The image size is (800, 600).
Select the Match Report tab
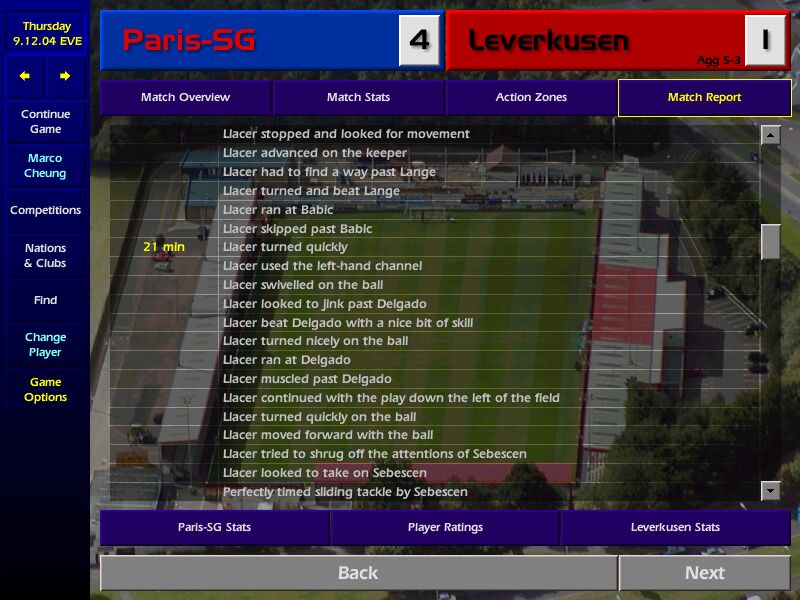click(704, 98)
